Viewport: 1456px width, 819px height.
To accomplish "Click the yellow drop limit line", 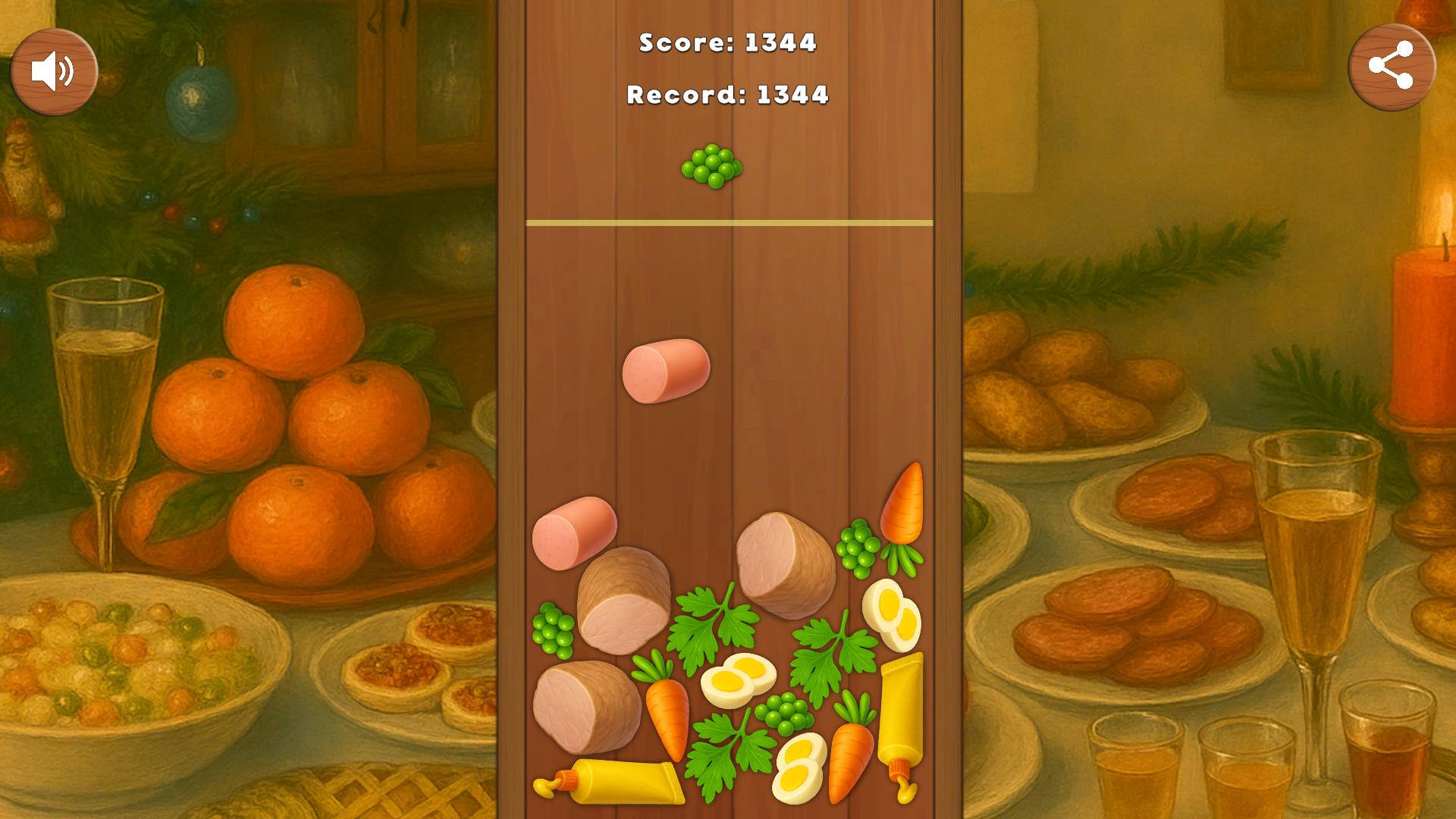I will tap(728, 222).
